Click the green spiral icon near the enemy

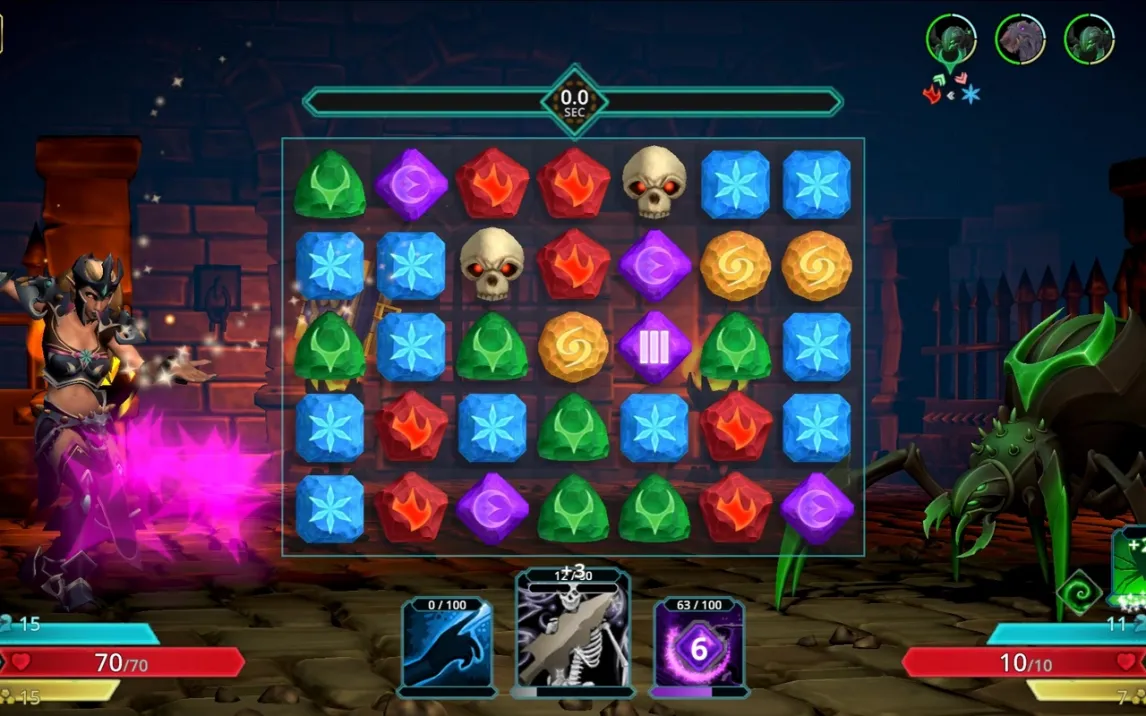click(1080, 591)
